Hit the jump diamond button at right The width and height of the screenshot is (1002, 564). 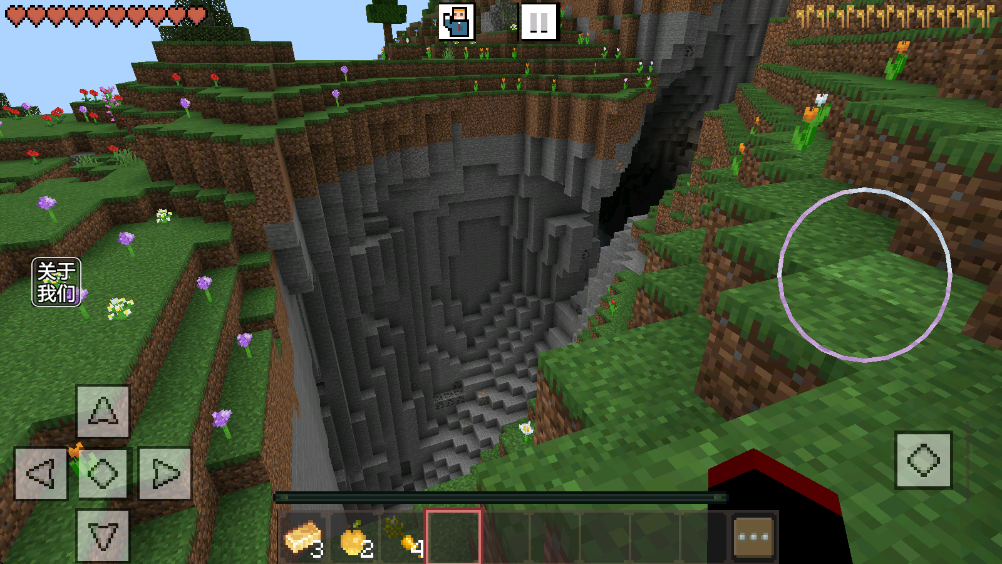tap(923, 460)
